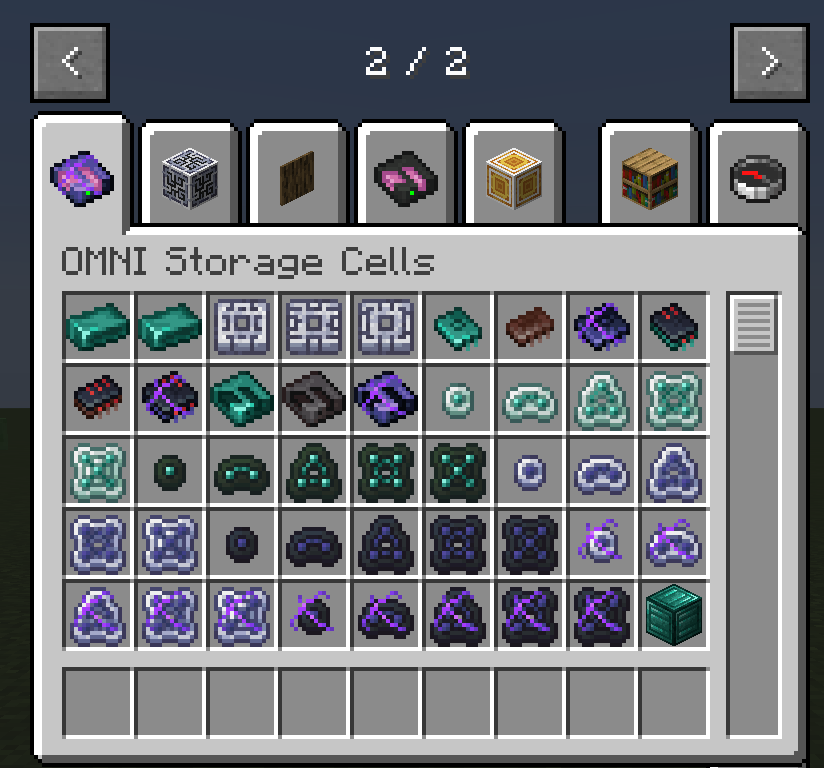Viewport: 824px width, 768px height.
Task: Select the small teal circuit board item
Action: (458, 326)
